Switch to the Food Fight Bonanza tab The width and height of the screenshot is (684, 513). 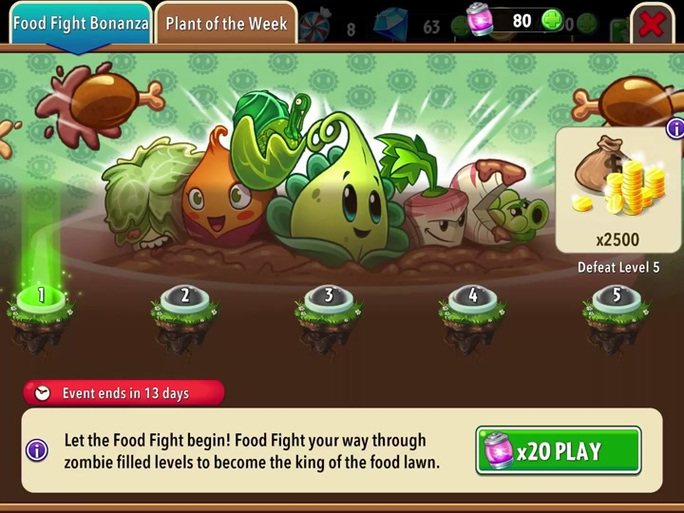tap(80, 23)
